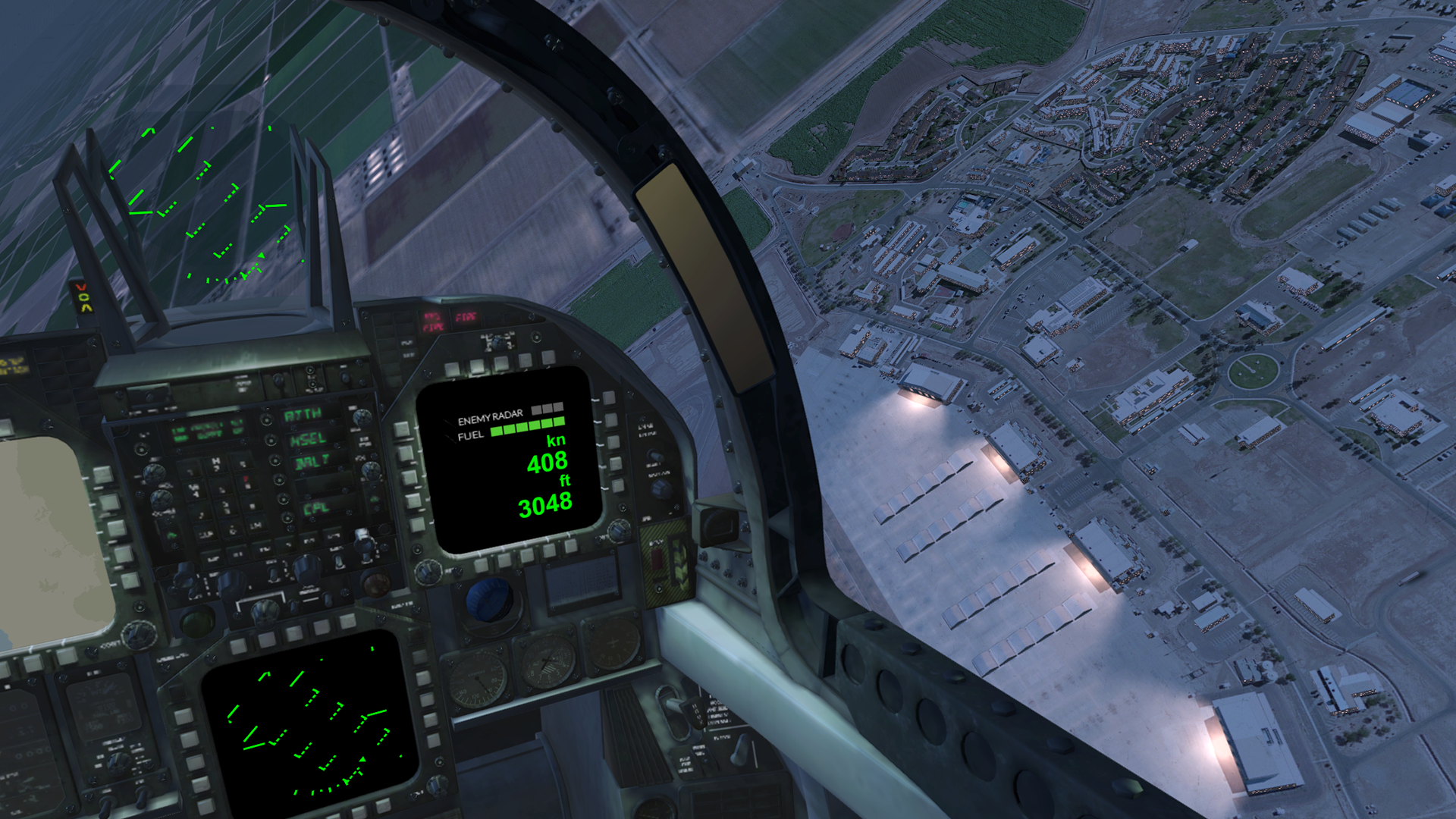Image resolution: width=1456 pixels, height=819 pixels.
Task: Click the standby airspeed indicator gauge
Action: [x=479, y=678]
